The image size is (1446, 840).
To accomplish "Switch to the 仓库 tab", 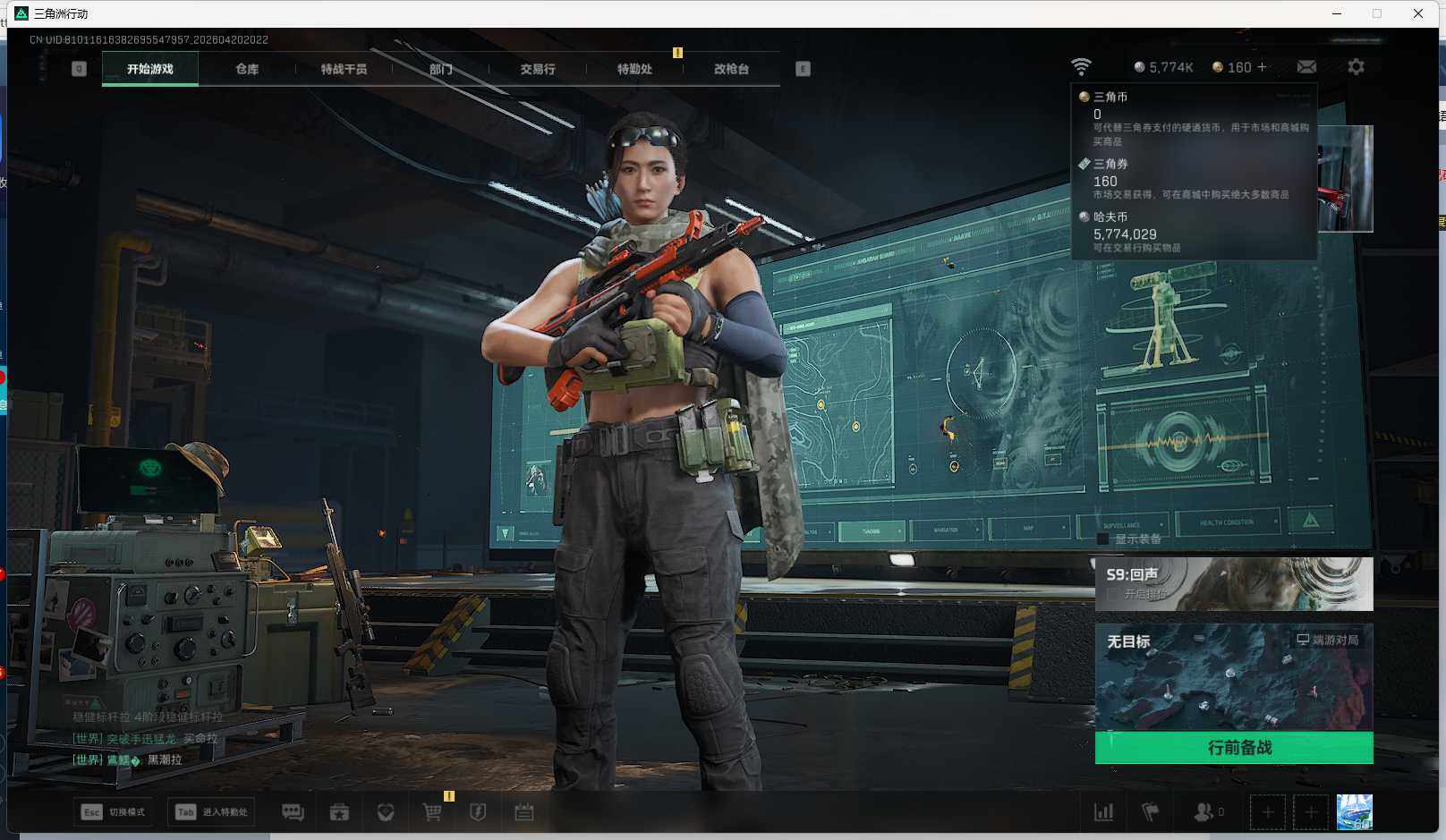I will pos(247,69).
